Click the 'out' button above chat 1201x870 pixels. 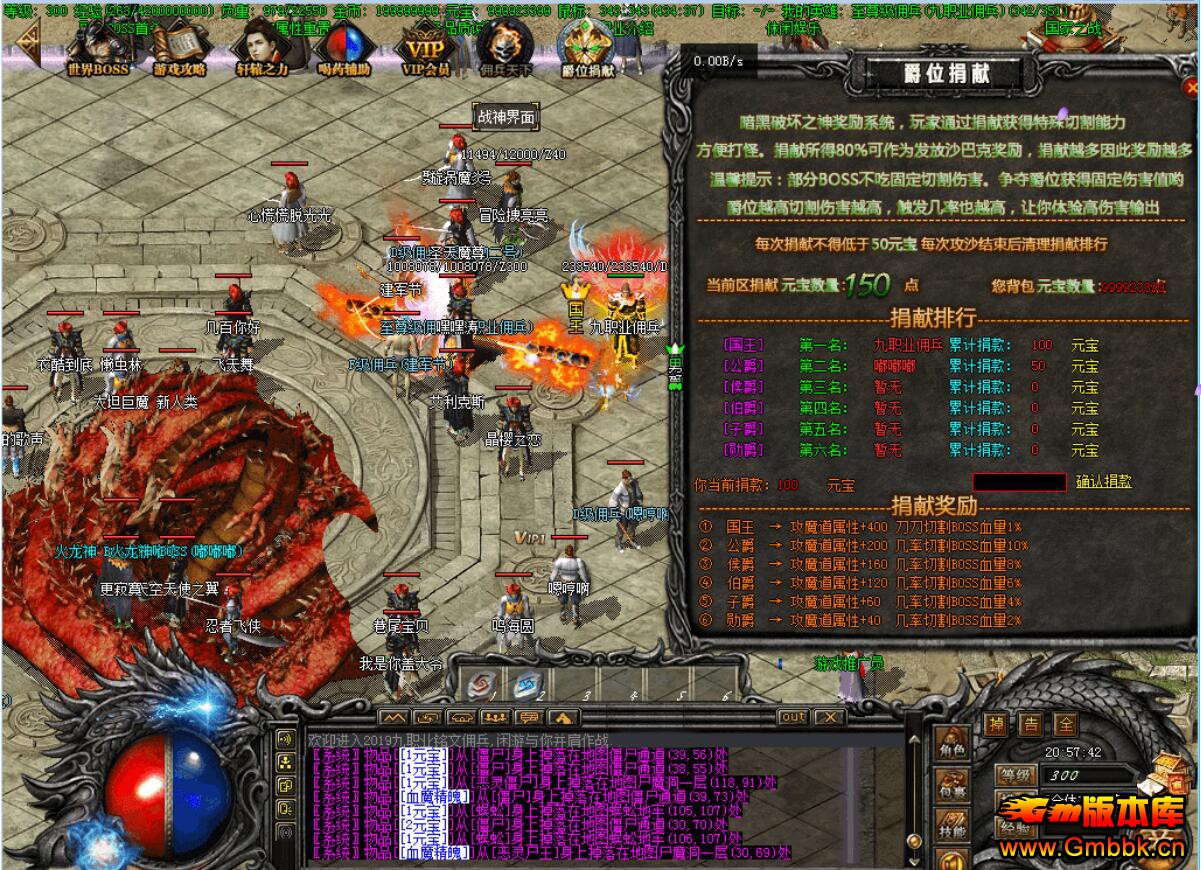[792, 717]
